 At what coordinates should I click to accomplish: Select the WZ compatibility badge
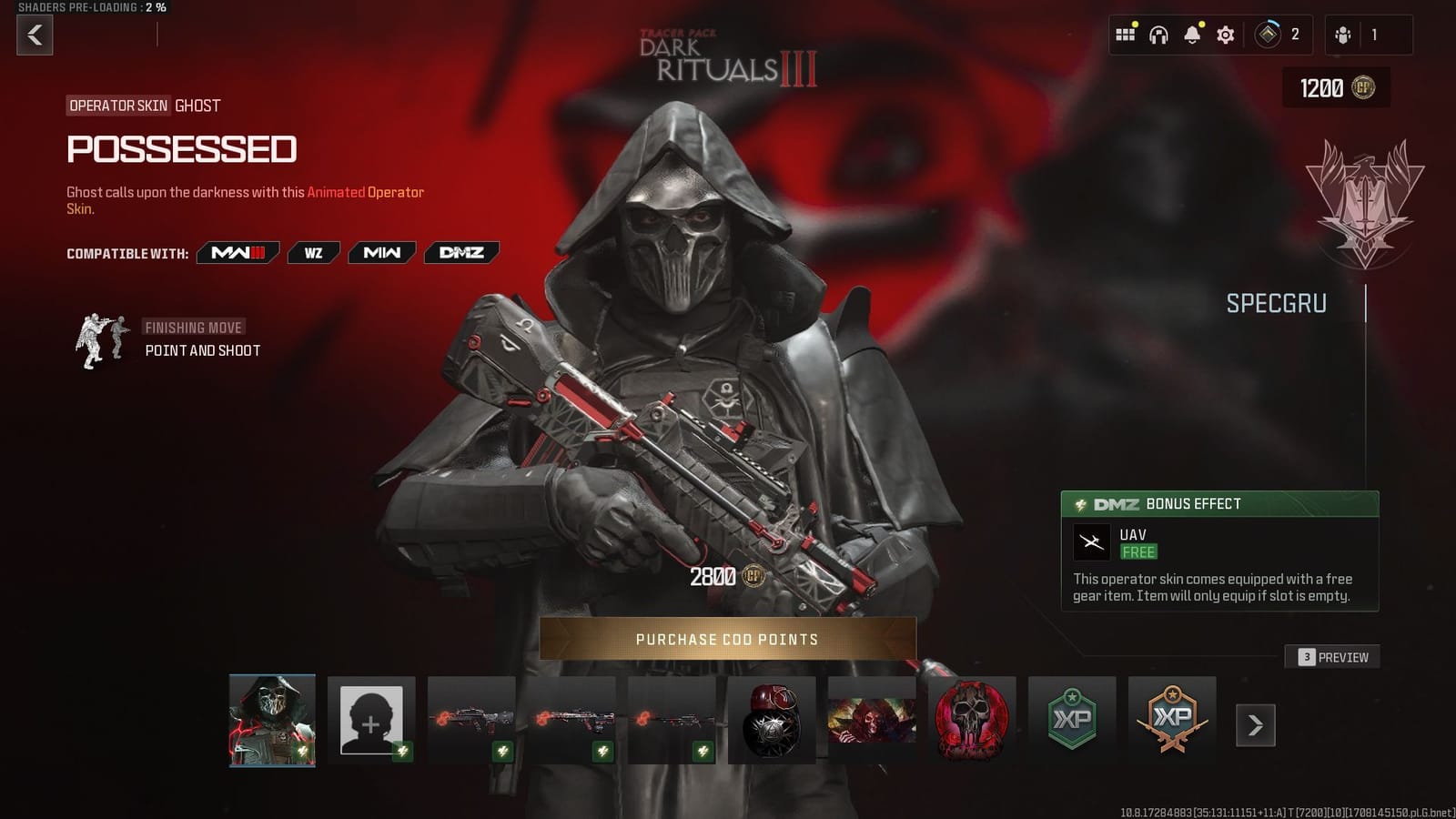(x=314, y=253)
